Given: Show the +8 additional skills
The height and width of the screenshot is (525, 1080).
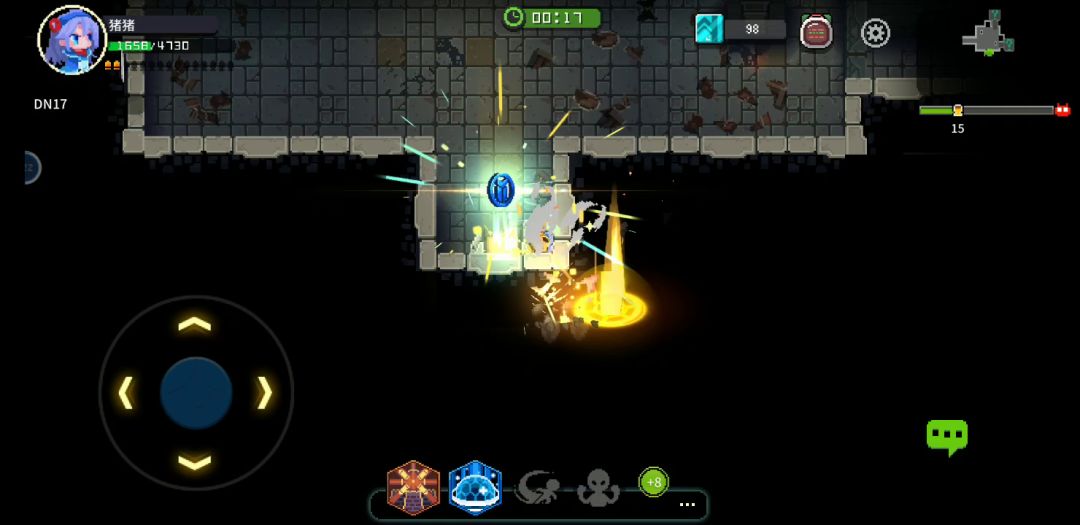Looking at the screenshot, I should coord(653,482).
